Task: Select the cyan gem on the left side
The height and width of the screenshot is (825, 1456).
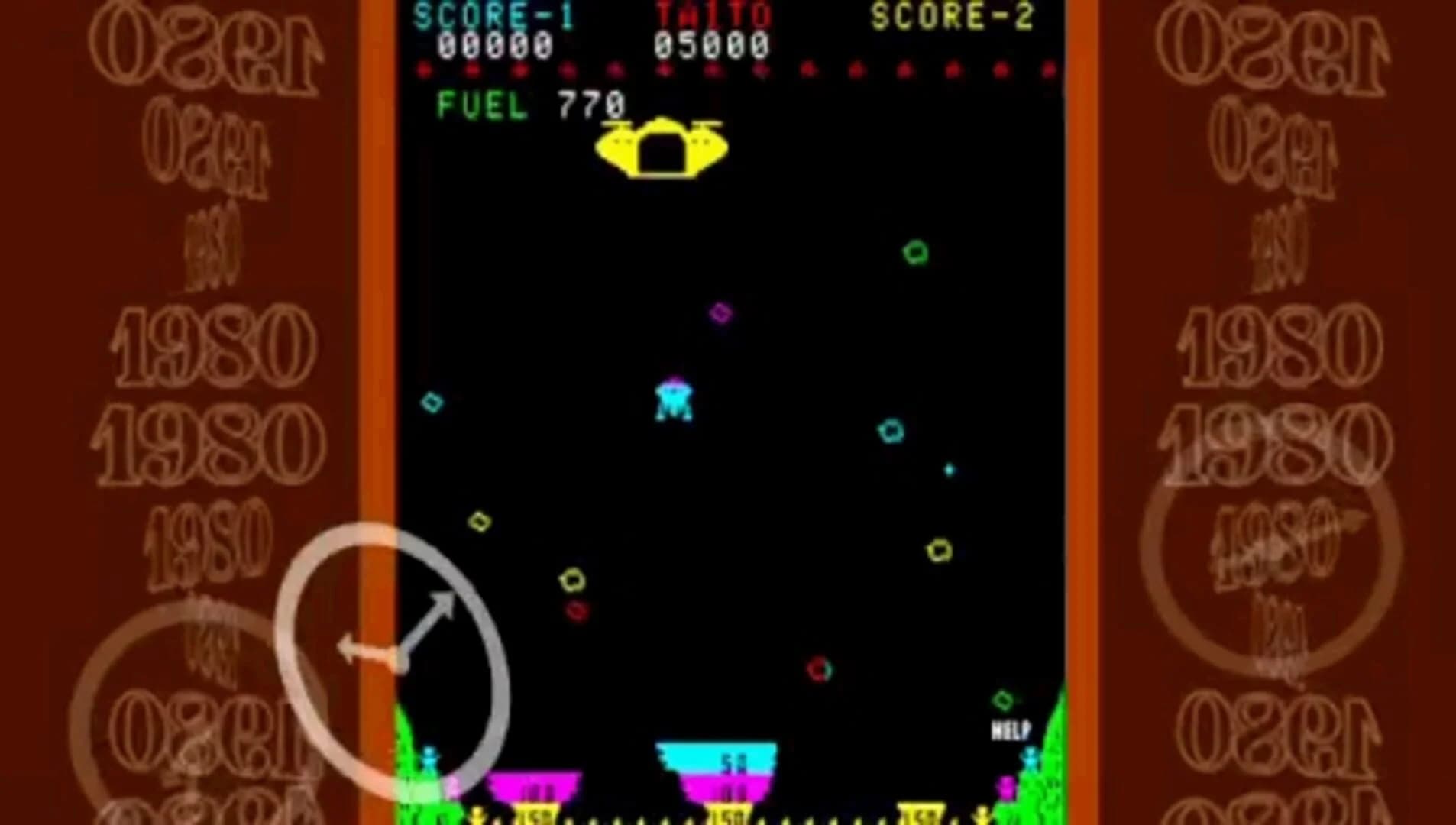Action: (432, 401)
